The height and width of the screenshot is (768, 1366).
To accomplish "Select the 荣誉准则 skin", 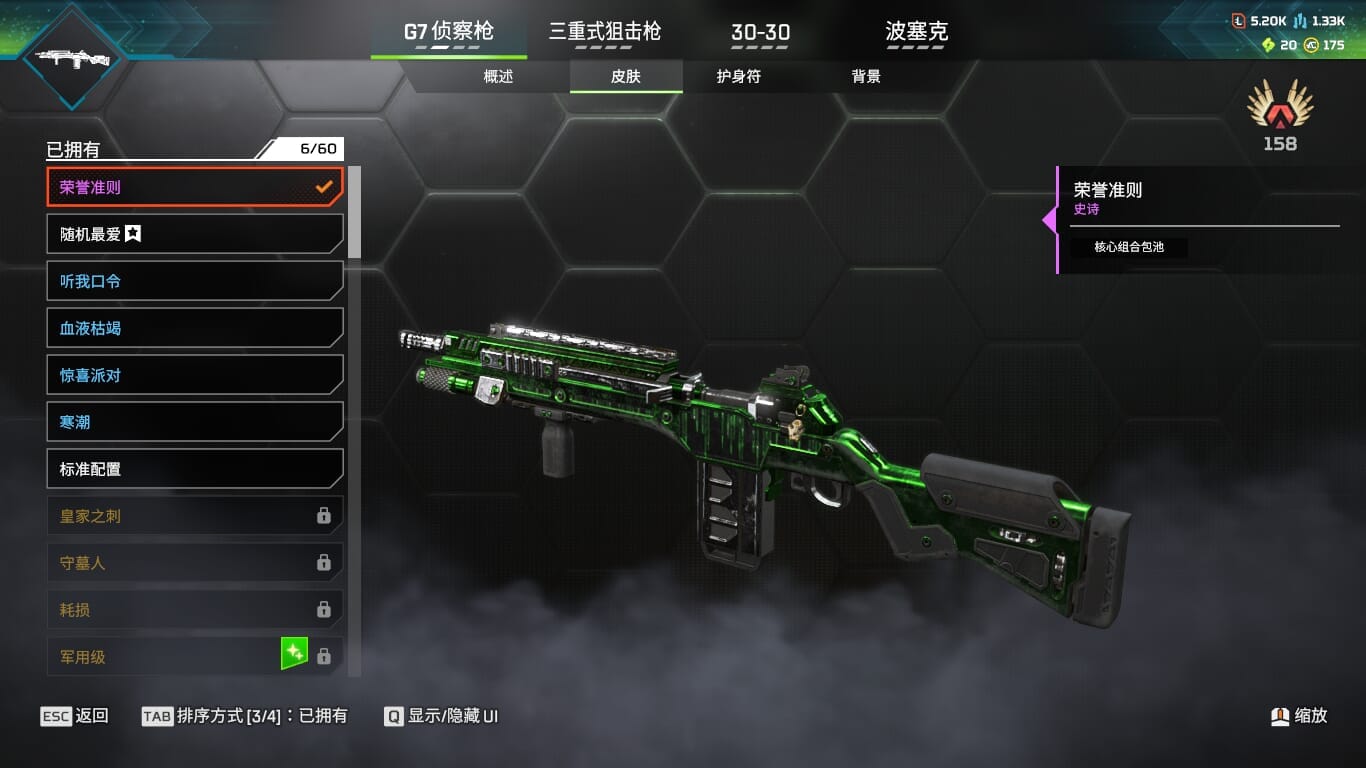I will coord(195,187).
